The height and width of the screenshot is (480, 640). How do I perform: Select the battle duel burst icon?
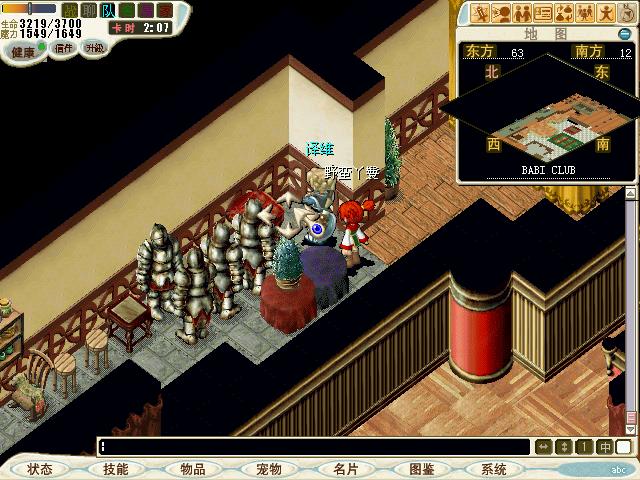pyautogui.click(x=482, y=13)
